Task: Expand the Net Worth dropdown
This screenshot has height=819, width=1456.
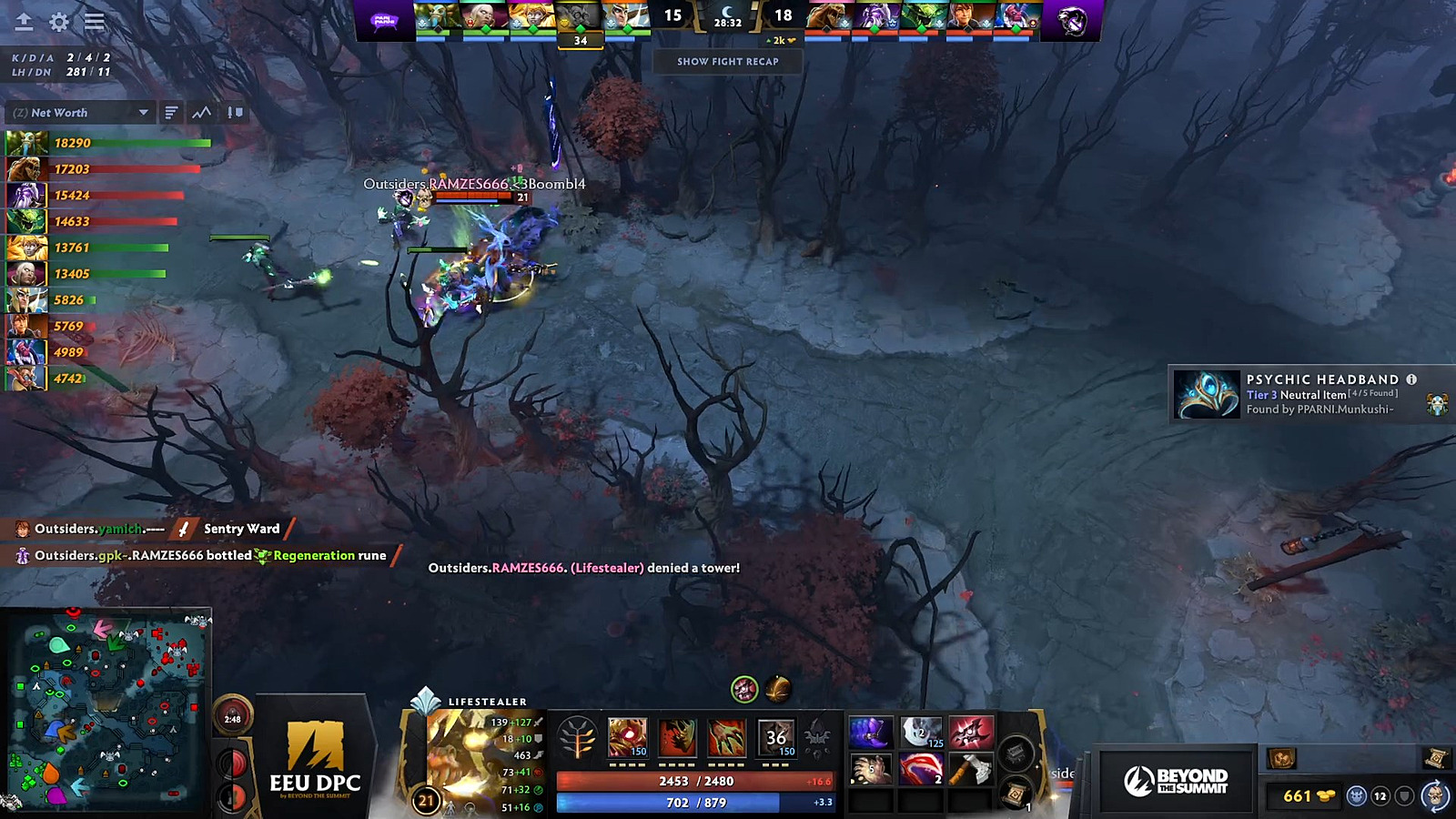Action: [143, 113]
